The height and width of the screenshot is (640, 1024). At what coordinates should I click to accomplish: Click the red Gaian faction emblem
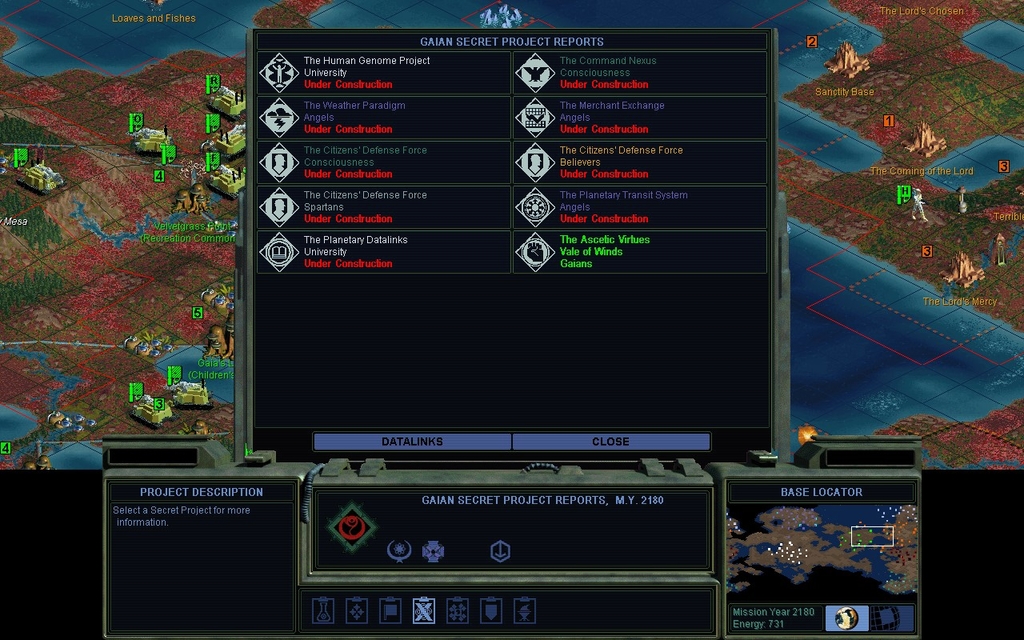351,526
